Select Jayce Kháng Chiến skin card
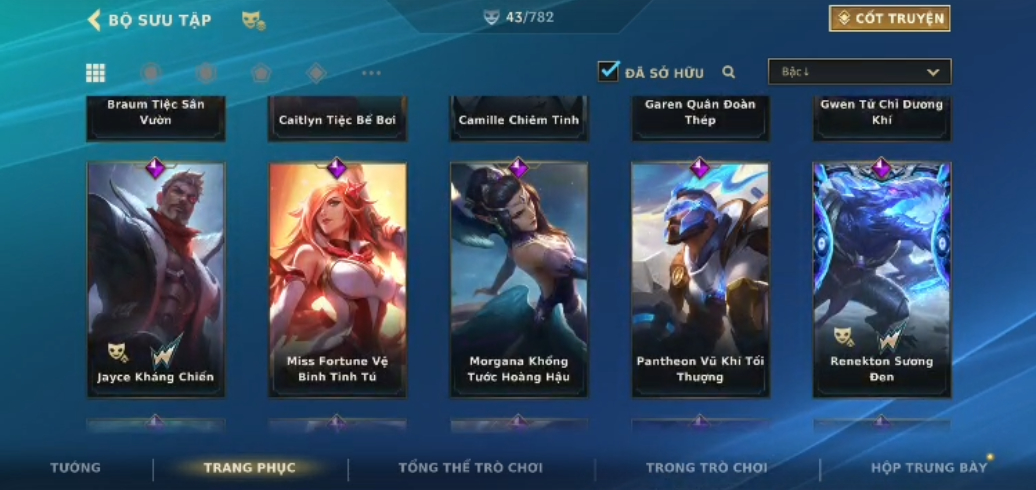The height and width of the screenshot is (490, 1036). (x=156, y=279)
